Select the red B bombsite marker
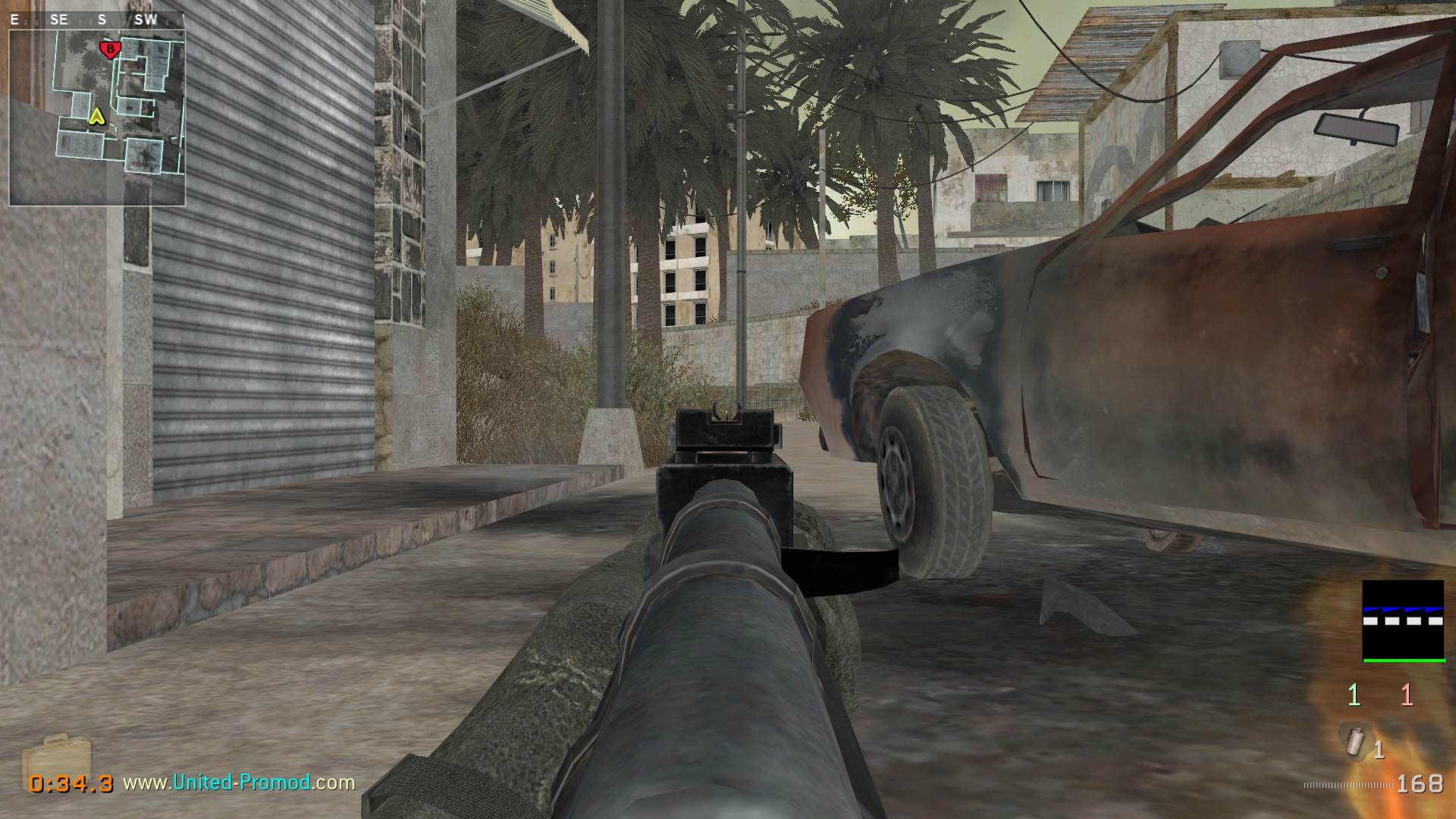This screenshot has width=1456, height=819. [x=110, y=50]
